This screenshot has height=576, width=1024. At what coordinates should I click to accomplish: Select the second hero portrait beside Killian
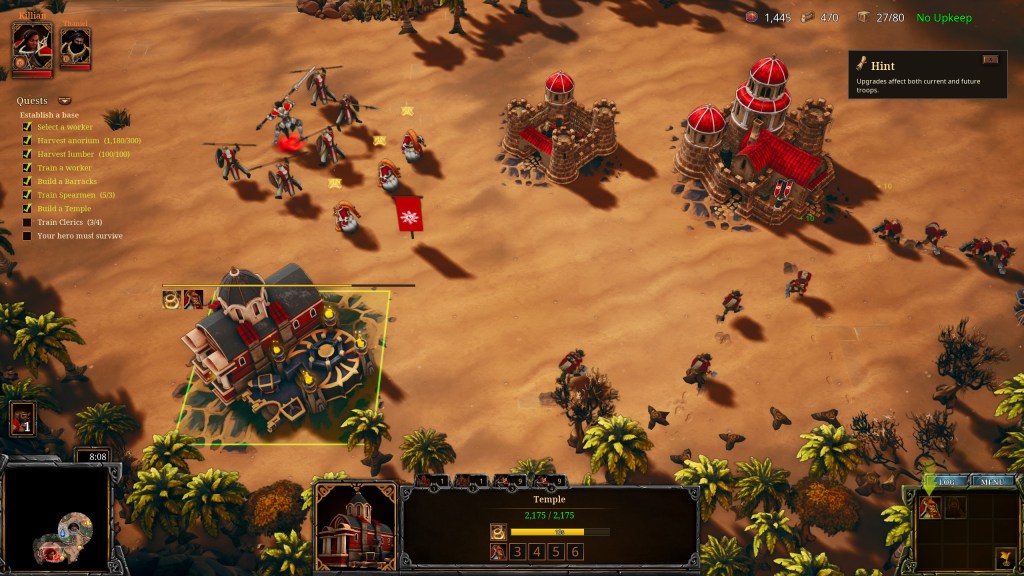75,47
